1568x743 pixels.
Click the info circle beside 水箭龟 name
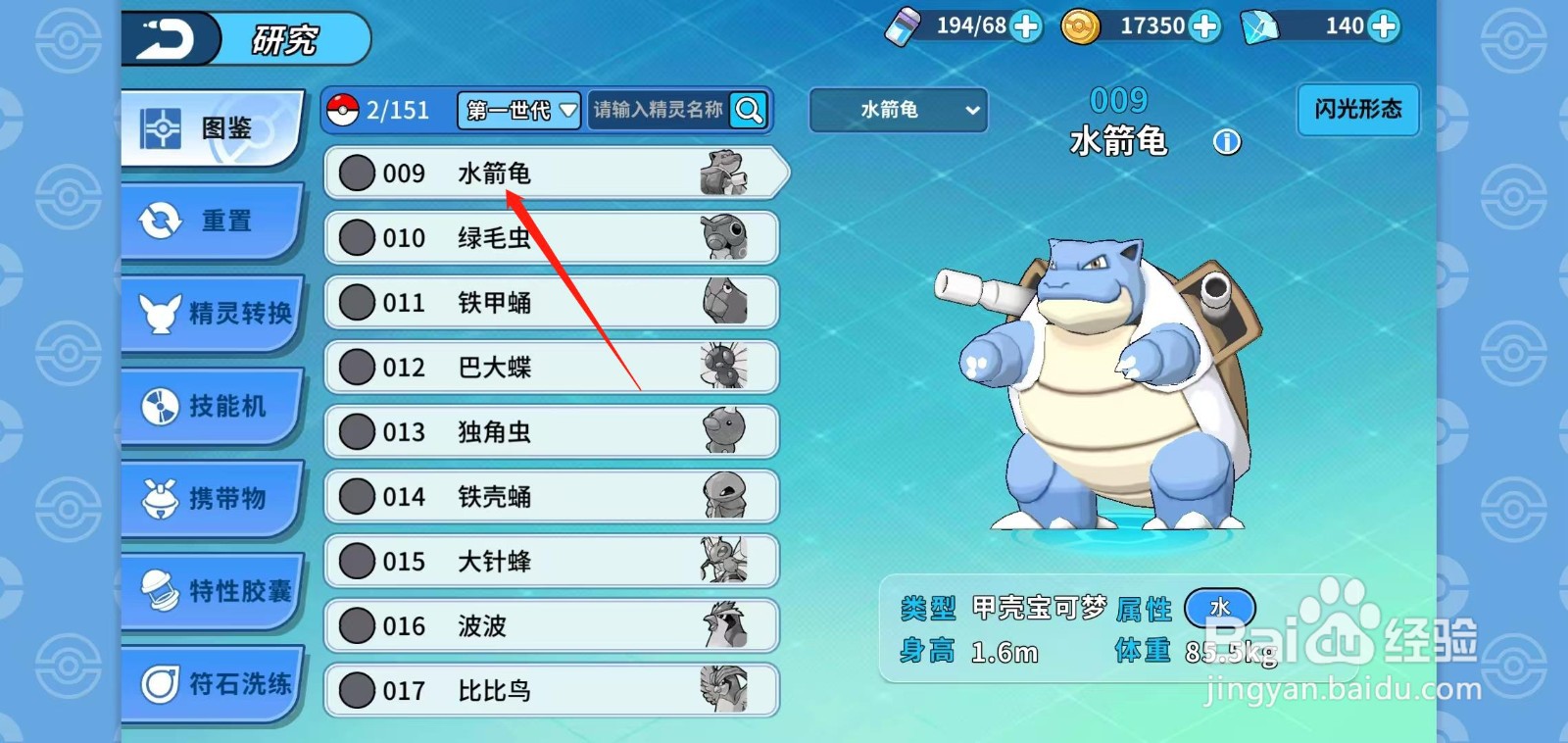(1226, 142)
